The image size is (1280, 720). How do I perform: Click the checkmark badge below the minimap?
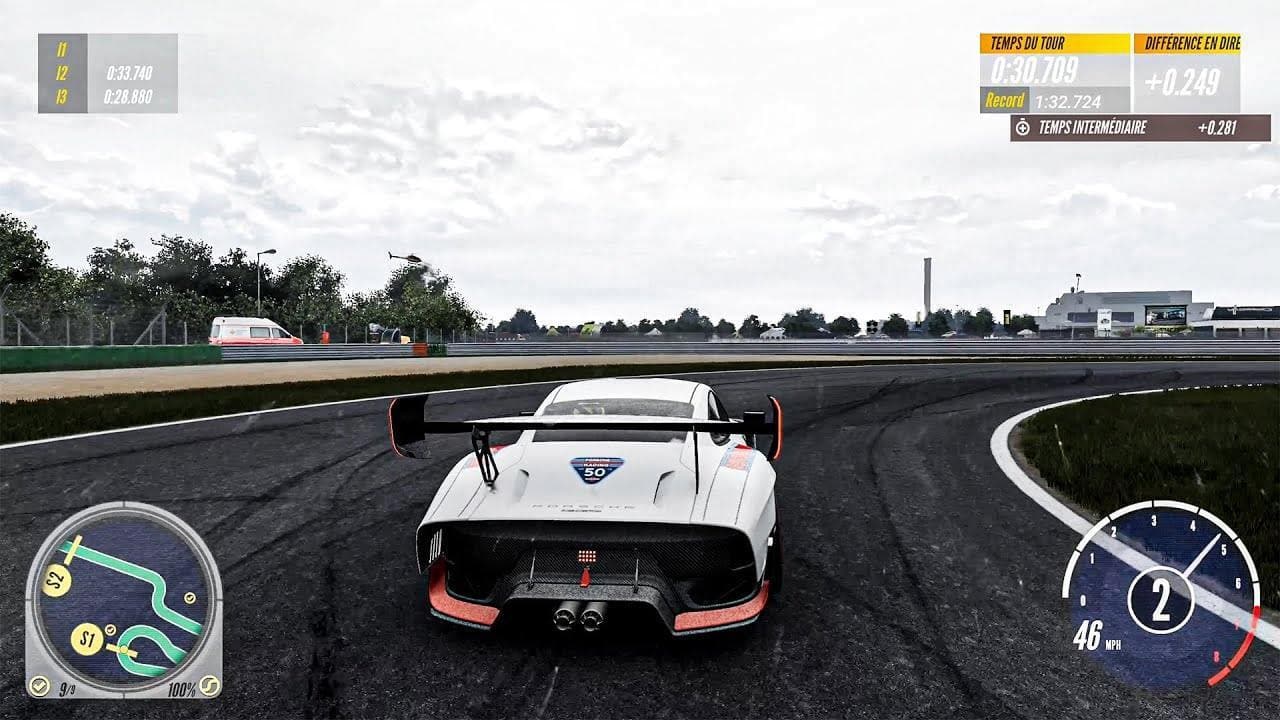click(x=39, y=686)
